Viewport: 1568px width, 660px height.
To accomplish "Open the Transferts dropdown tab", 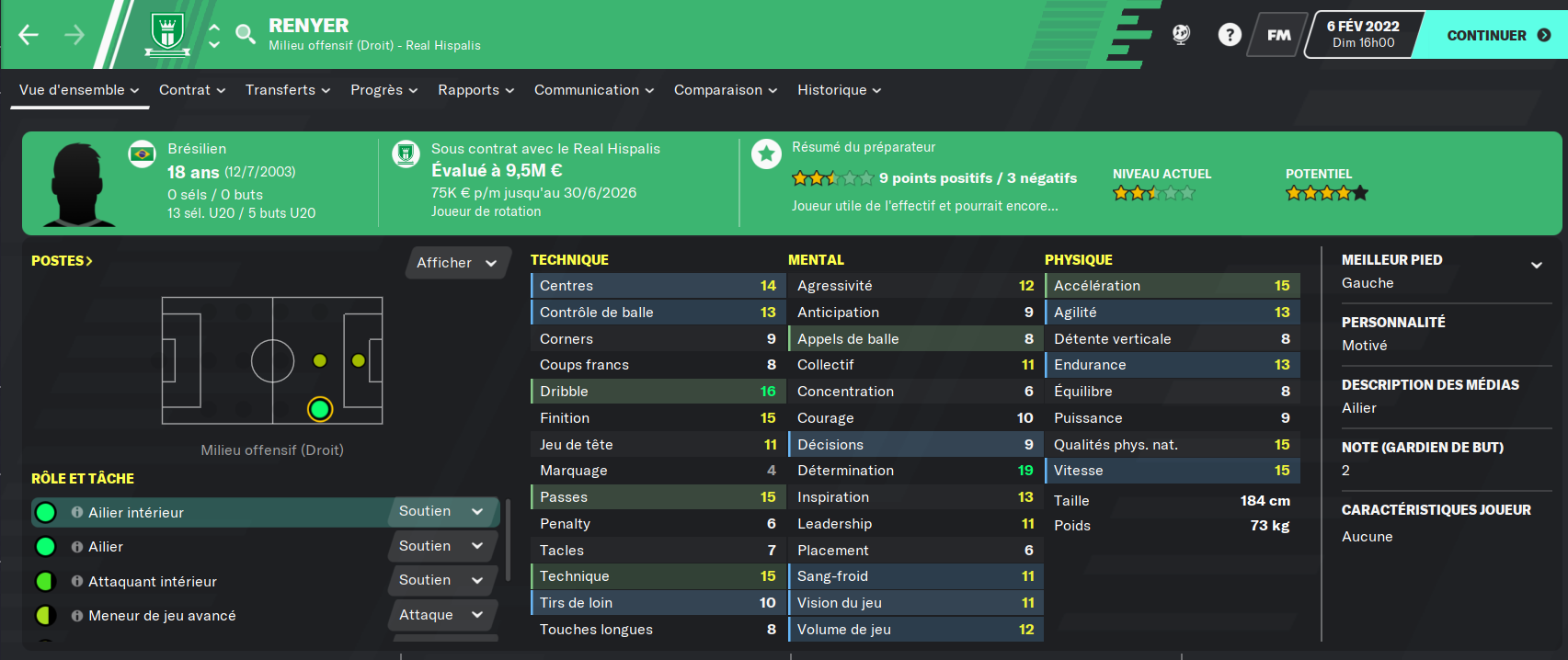I will click(x=287, y=90).
